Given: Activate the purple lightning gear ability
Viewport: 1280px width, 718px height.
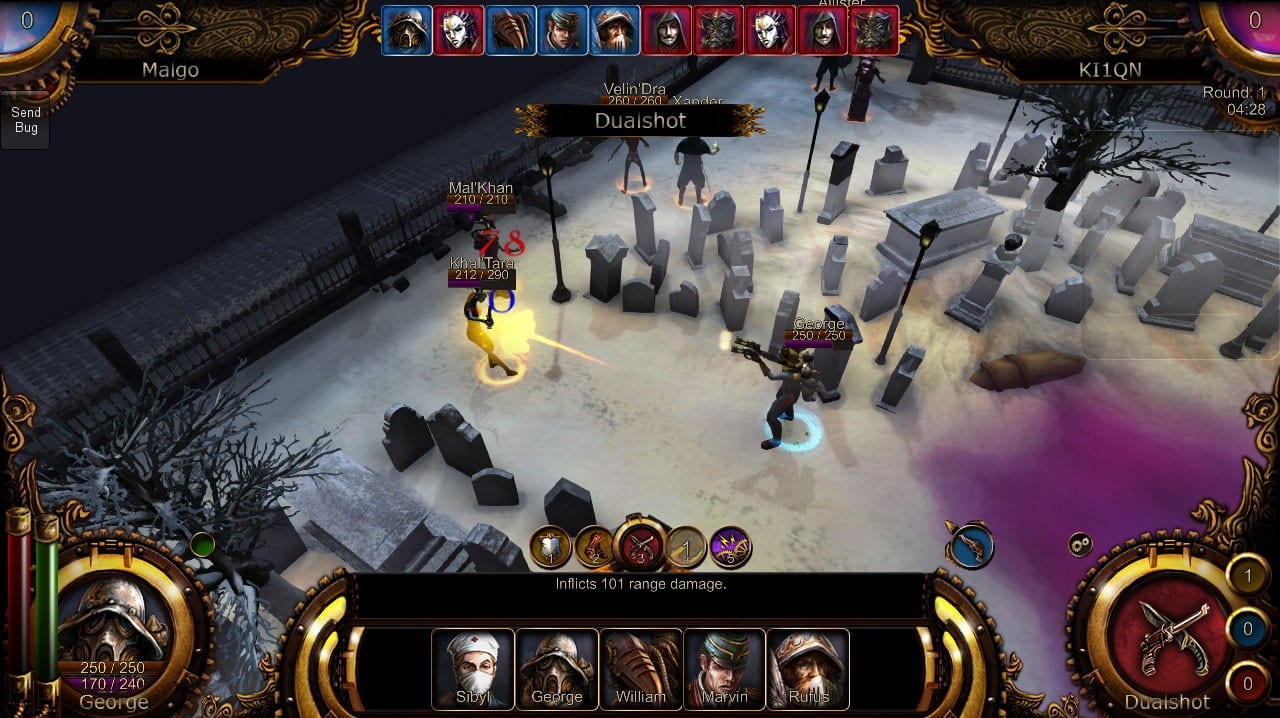Looking at the screenshot, I should point(730,547).
